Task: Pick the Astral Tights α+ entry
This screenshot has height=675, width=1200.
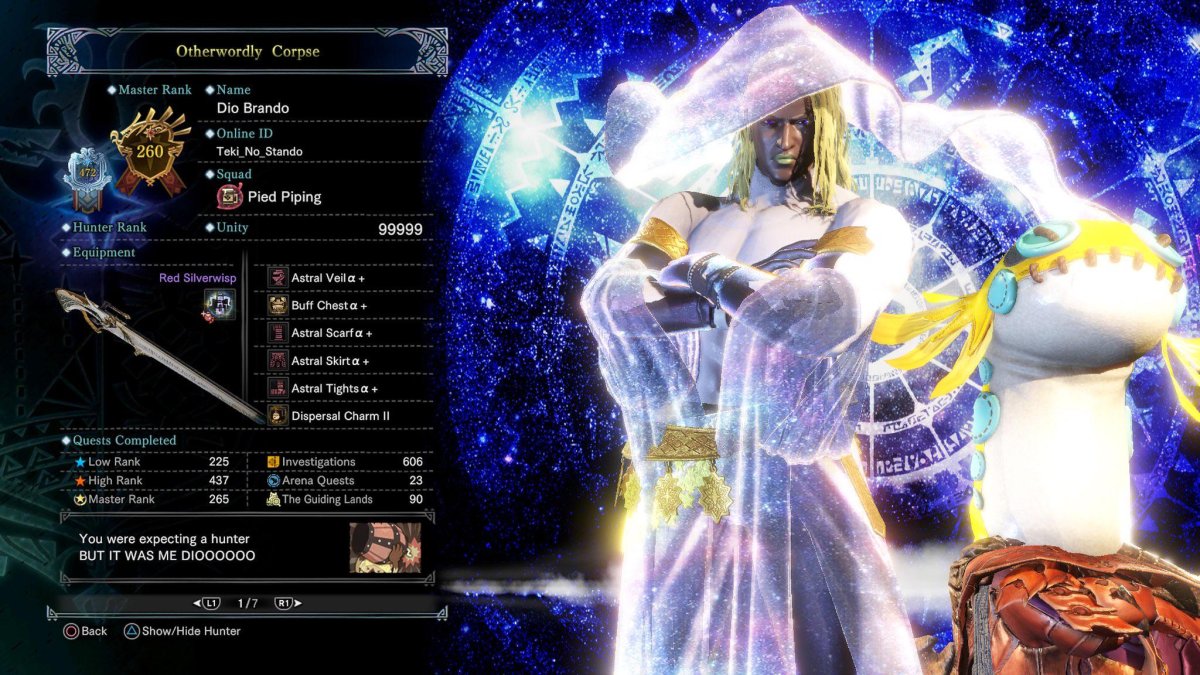Action: click(x=334, y=389)
